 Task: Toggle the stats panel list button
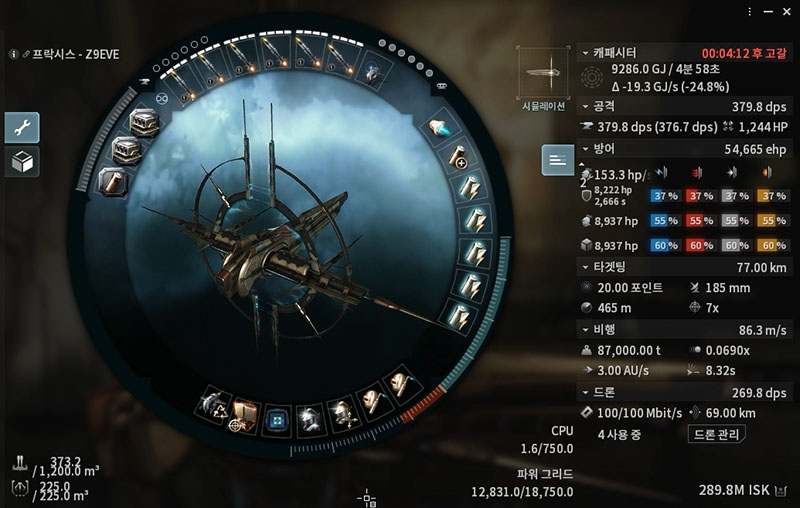click(557, 160)
